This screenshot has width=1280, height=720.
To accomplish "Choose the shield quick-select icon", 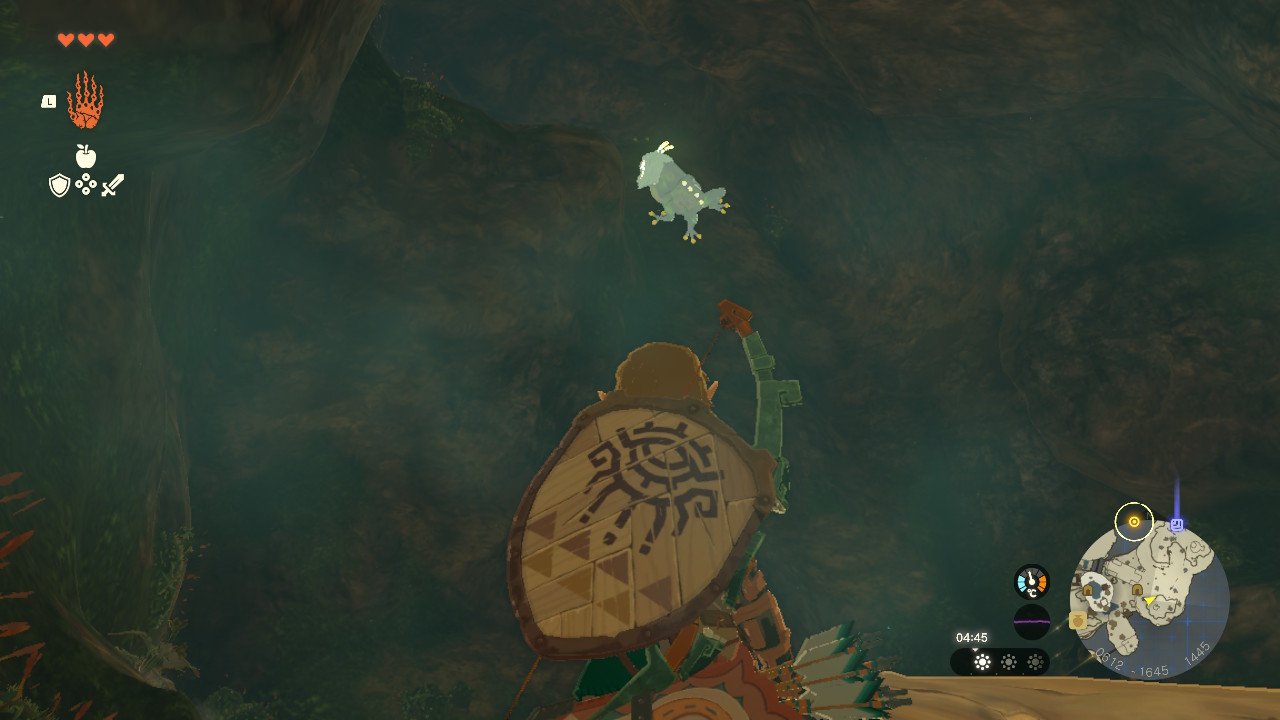I will [59, 185].
